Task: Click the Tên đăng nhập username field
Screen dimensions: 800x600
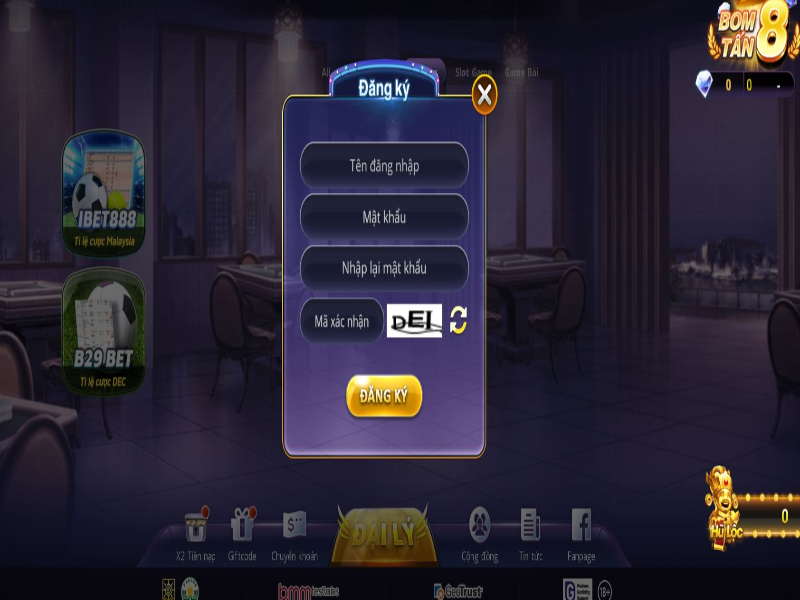Action: point(384,166)
